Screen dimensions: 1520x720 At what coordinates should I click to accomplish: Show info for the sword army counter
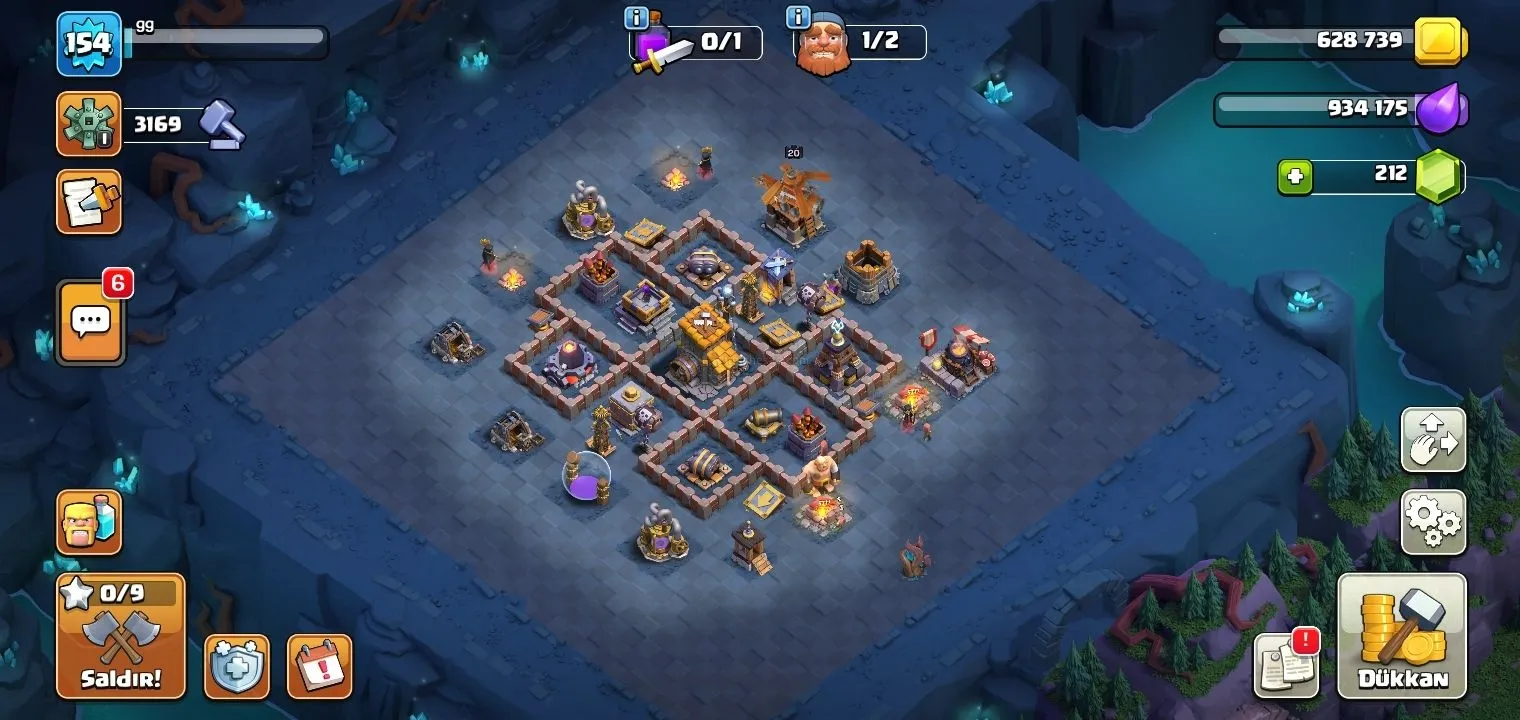(635, 18)
